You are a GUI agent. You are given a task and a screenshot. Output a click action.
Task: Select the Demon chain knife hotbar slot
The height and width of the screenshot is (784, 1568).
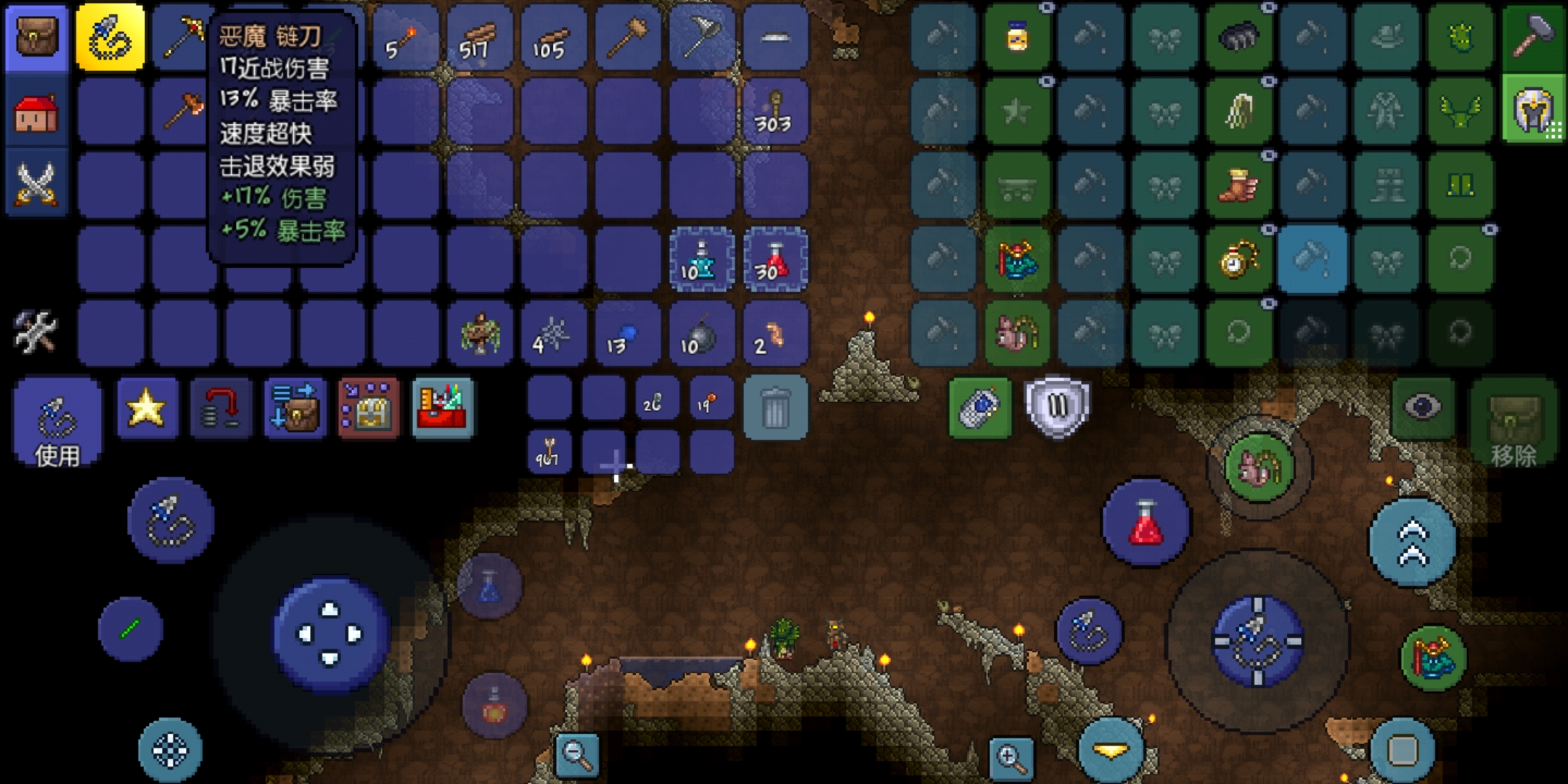[110, 38]
